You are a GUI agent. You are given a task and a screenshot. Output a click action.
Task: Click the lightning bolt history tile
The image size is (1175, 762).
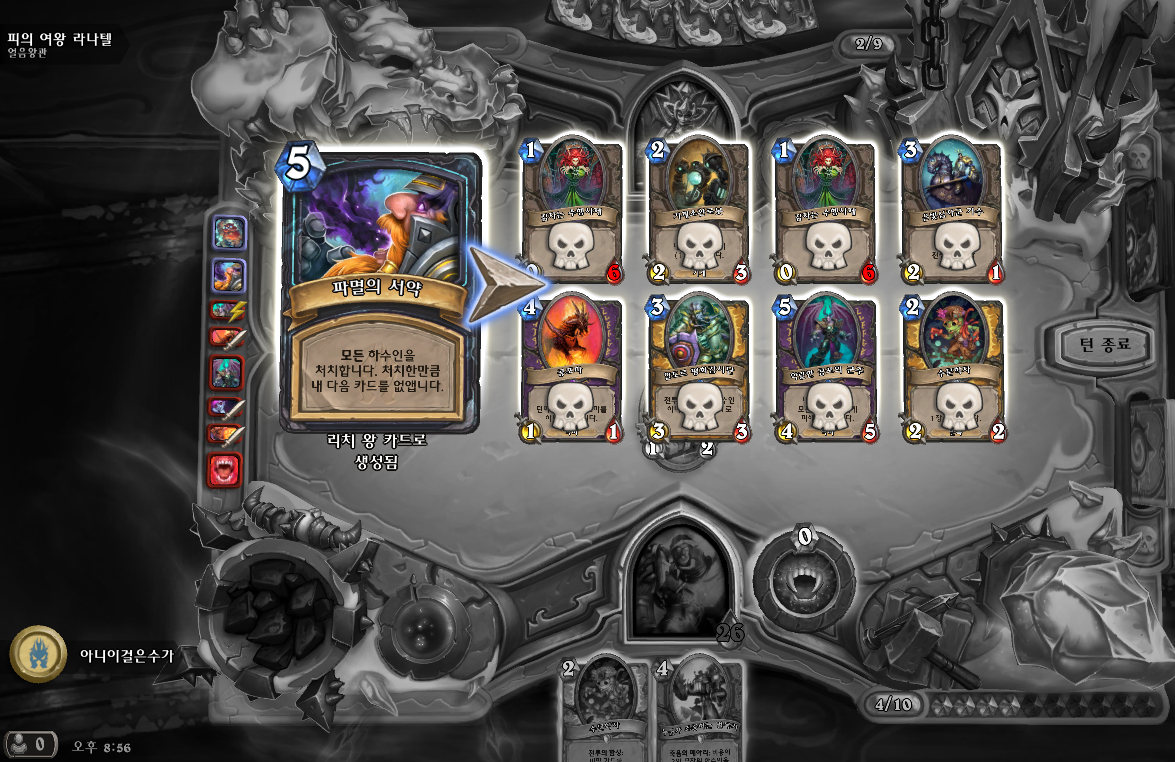[x=225, y=311]
